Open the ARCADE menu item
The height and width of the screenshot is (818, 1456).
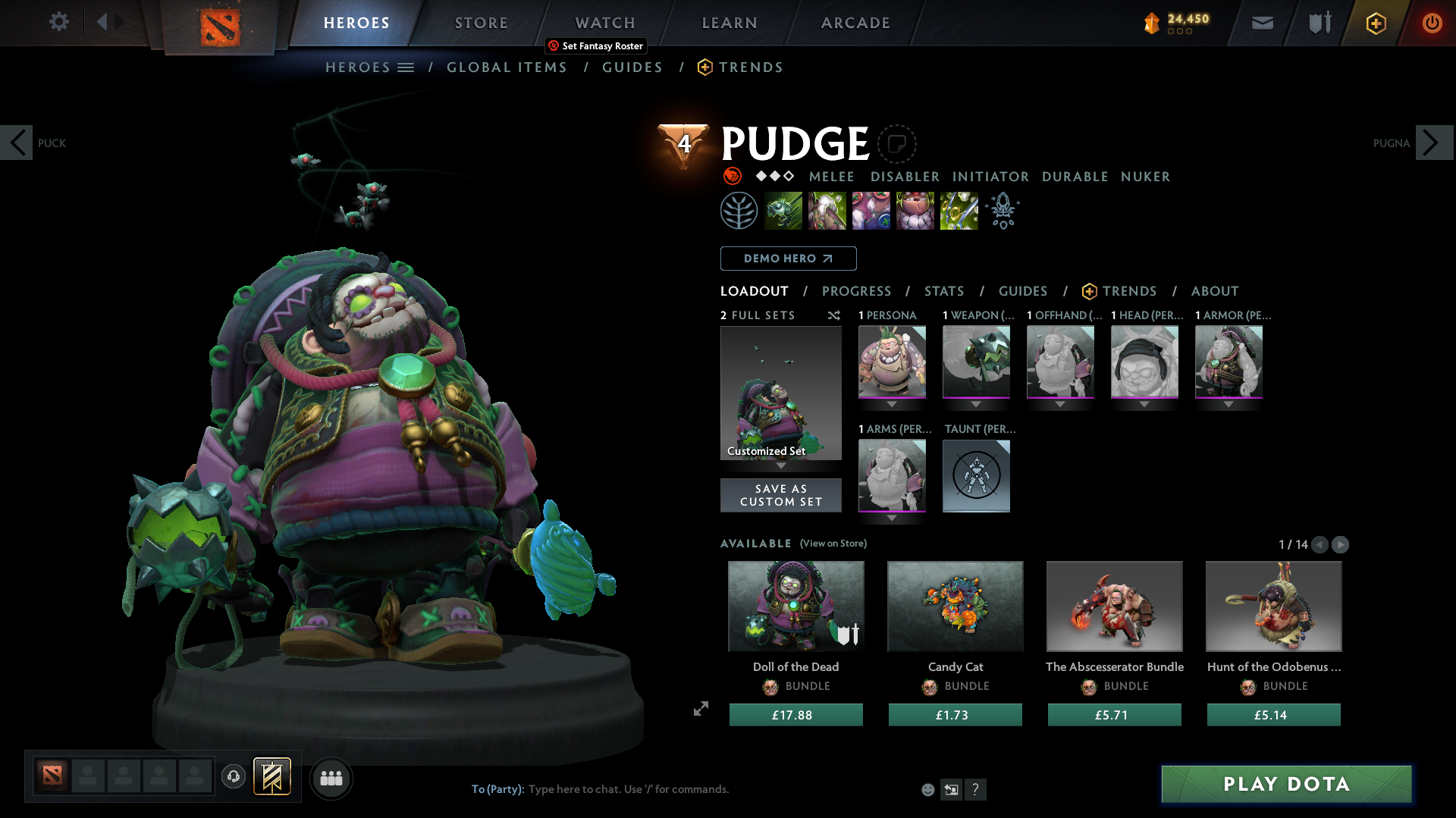click(855, 23)
